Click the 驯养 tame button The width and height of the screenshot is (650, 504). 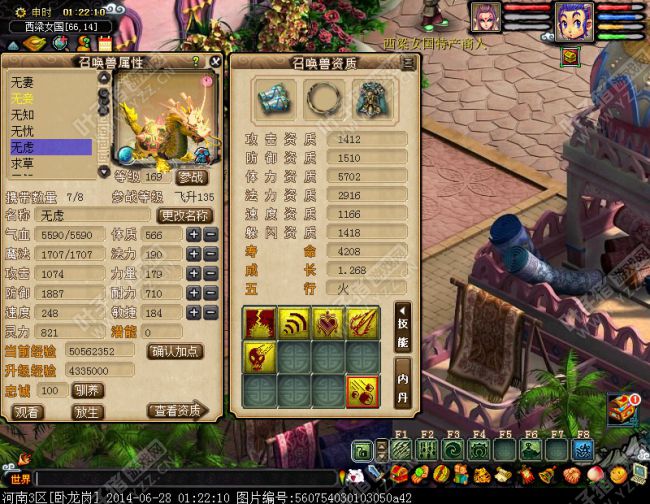coord(87,390)
